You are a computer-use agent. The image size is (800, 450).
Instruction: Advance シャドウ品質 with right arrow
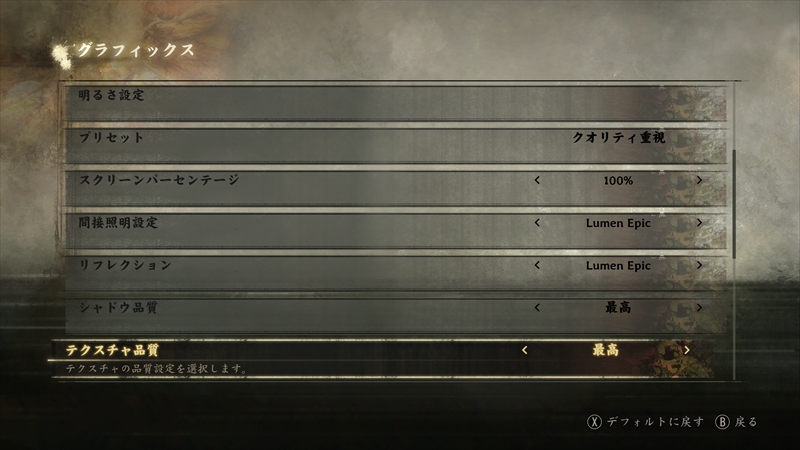[699, 307]
